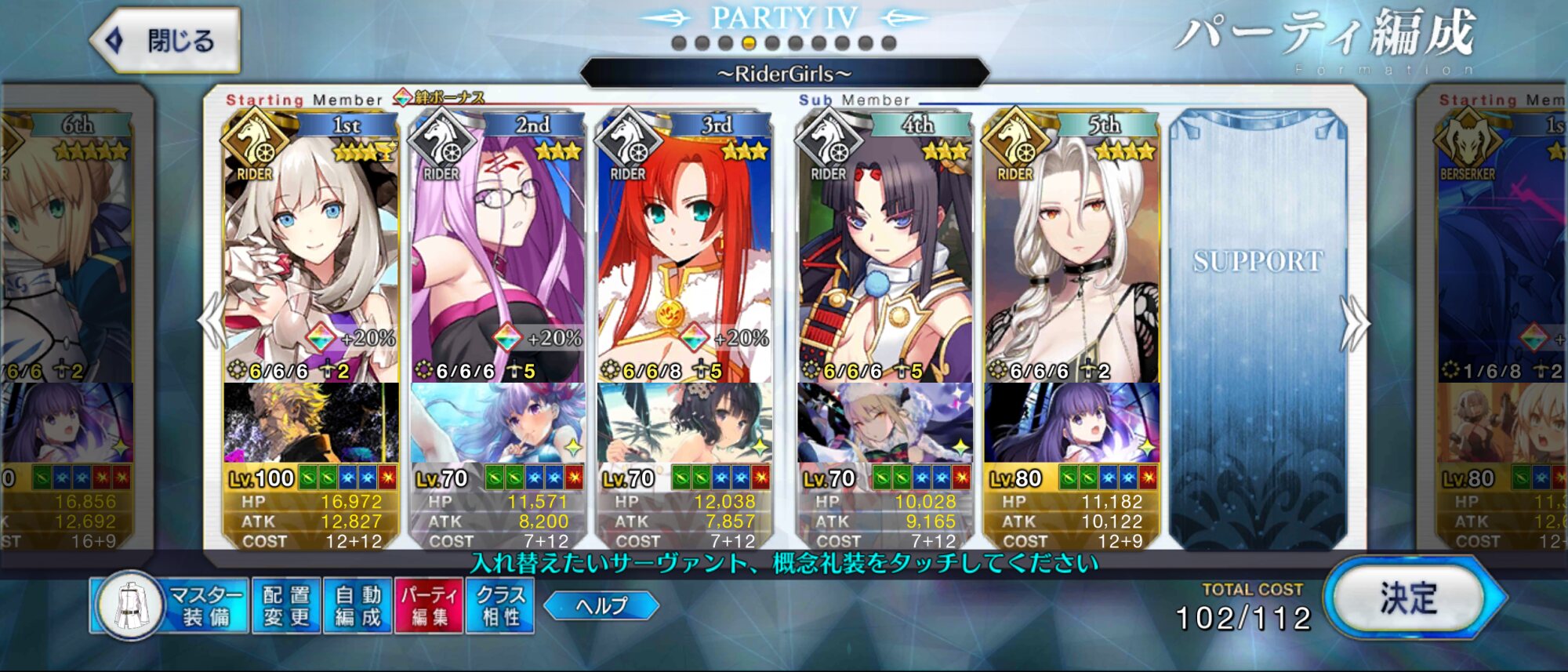Jump to the first party page dot
Image resolution: width=1568 pixels, height=672 pixels.
(679, 43)
